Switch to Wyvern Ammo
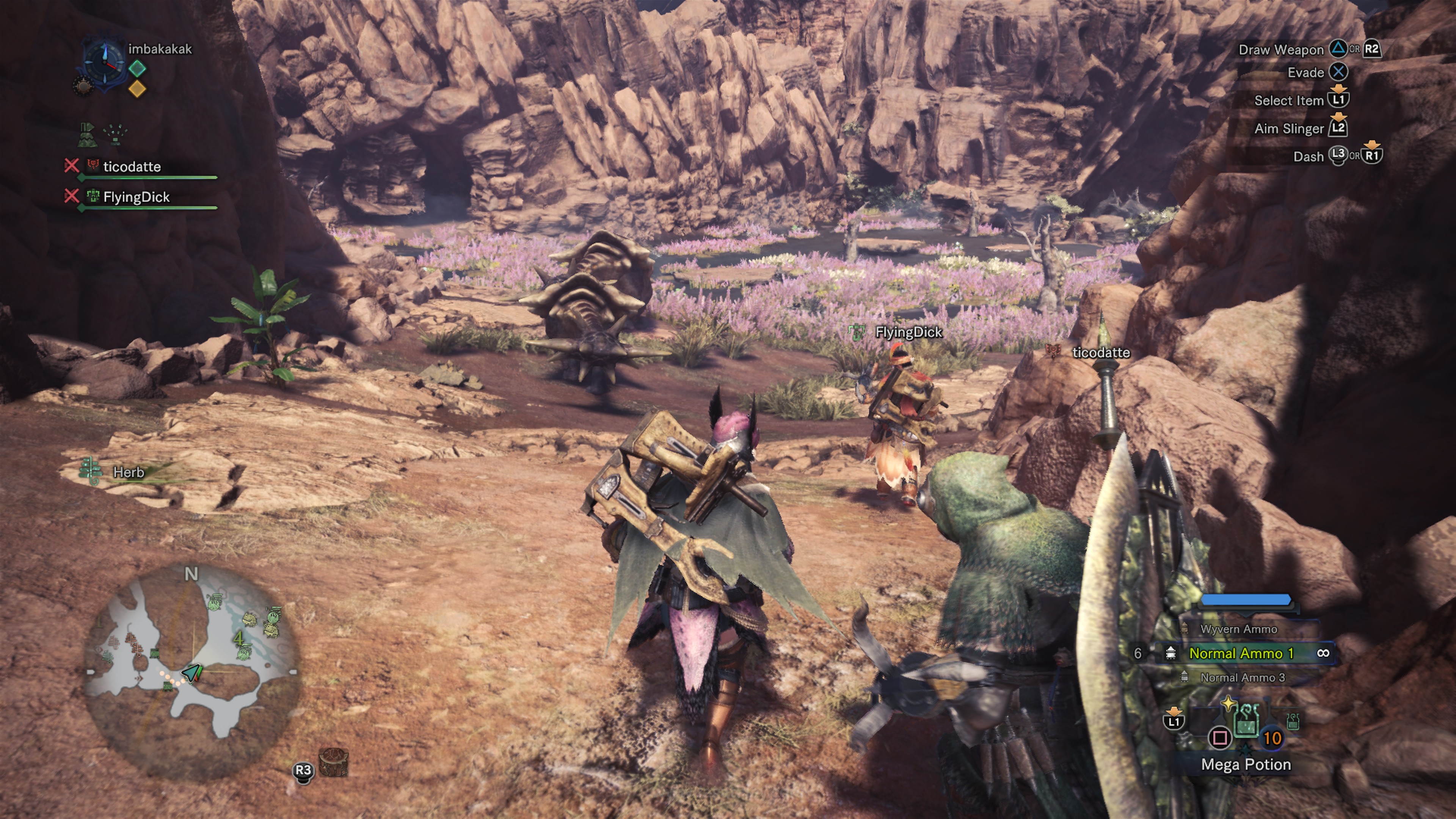This screenshot has width=1456, height=819. tap(1238, 629)
